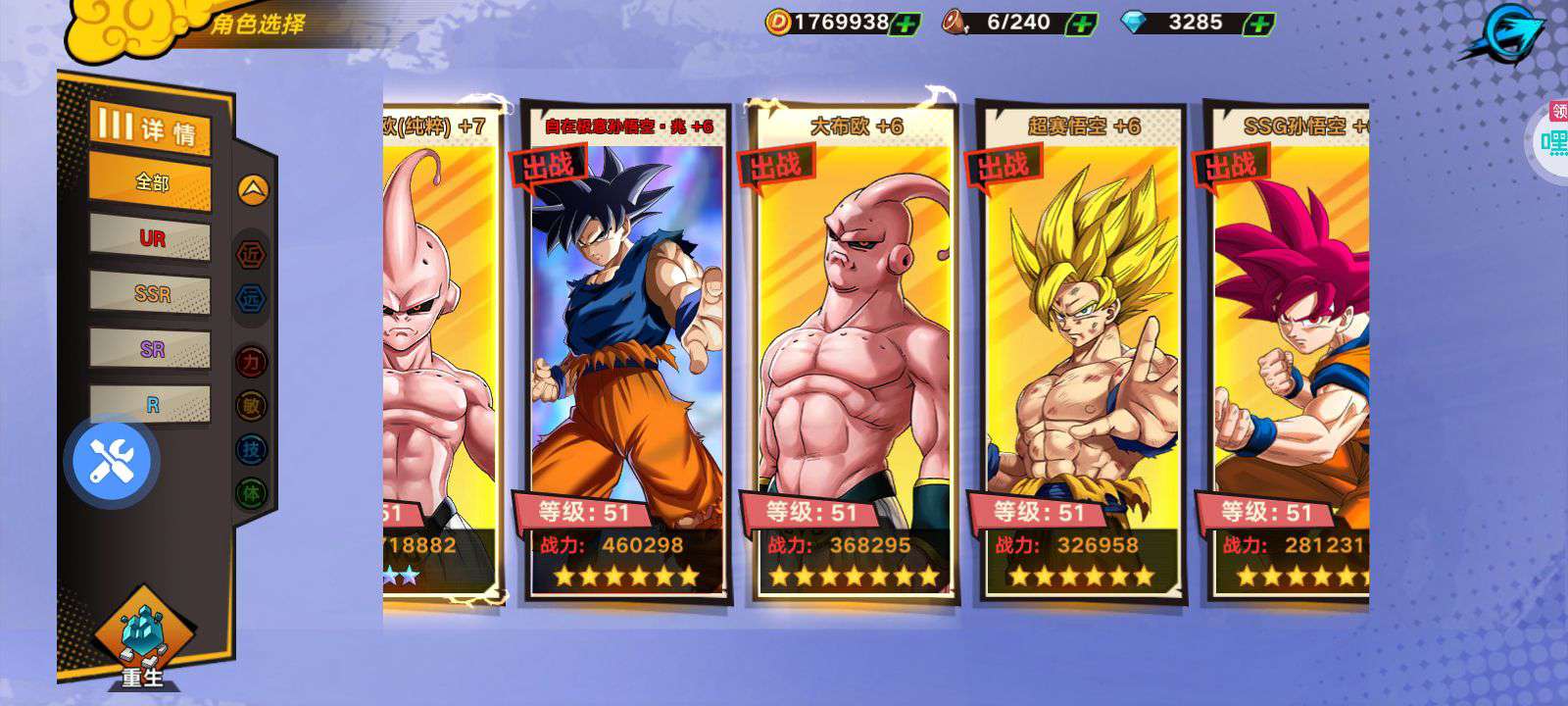The width and height of the screenshot is (1568, 706).
Task: Filter by the red 力 attribute
Action: (252, 362)
